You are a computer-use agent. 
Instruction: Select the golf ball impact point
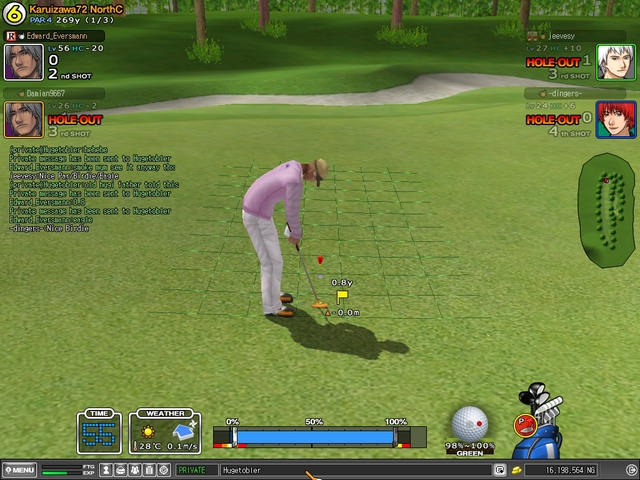coord(471,422)
